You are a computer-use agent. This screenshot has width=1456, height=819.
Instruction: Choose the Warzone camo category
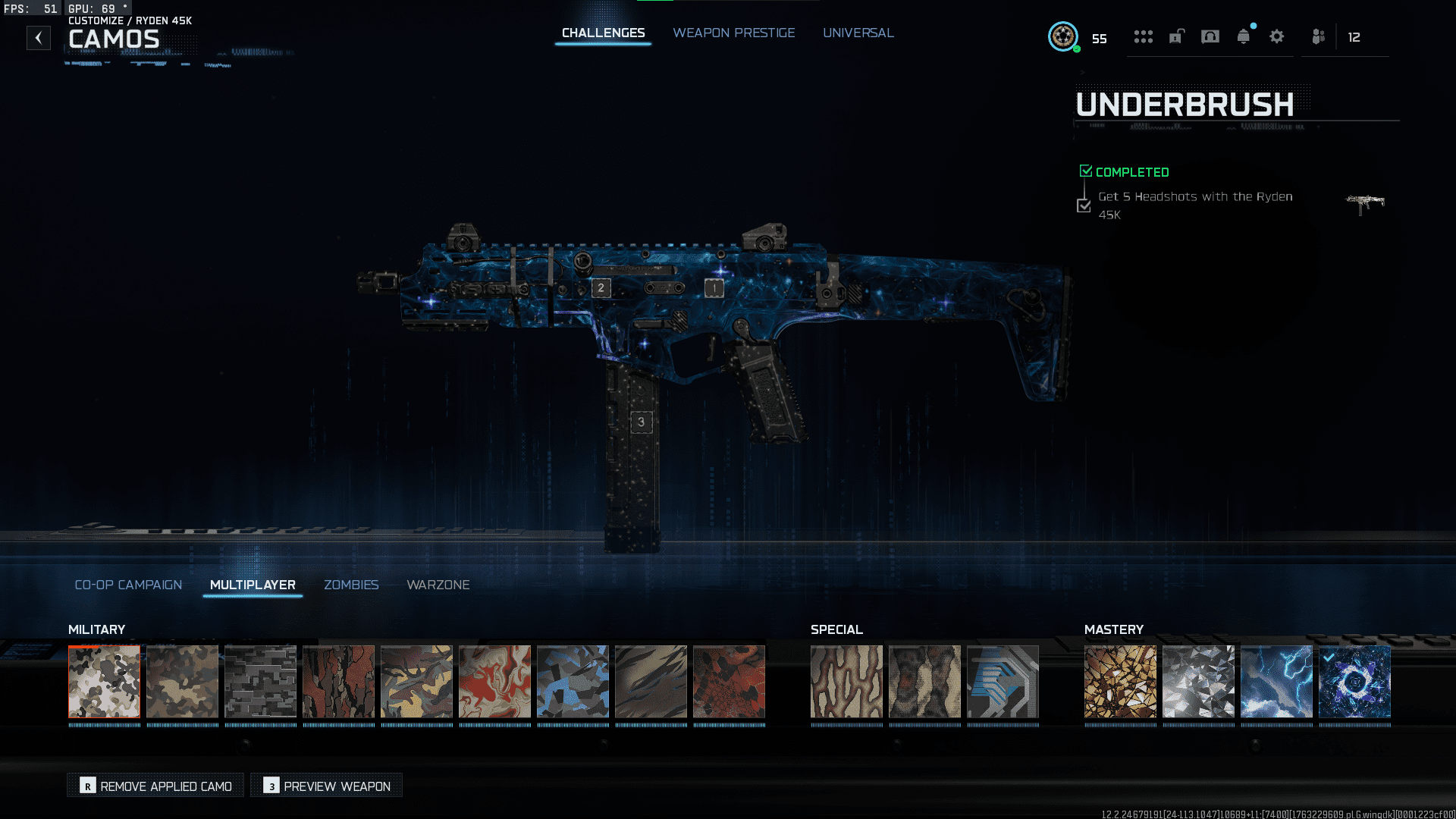(x=438, y=585)
